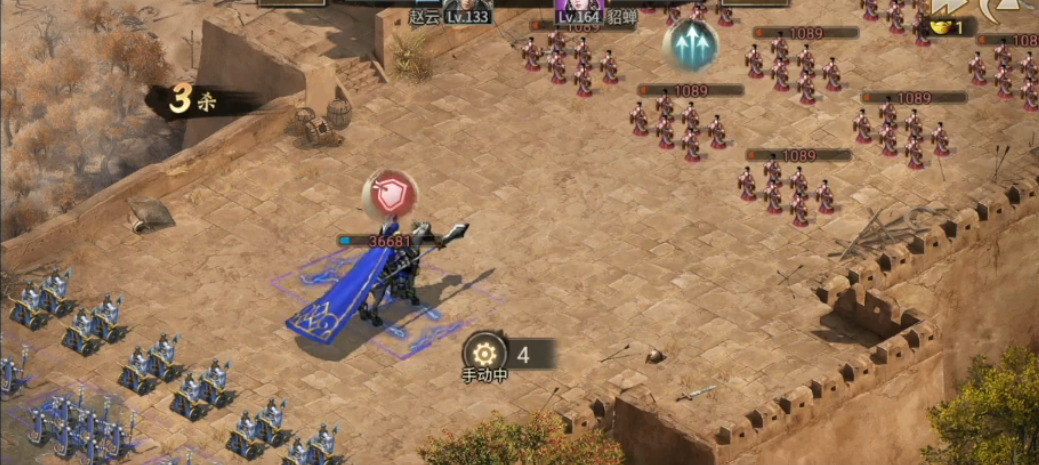Click the gold ingot counter
This screenshot has height=465, width=1039.
(x=946, y=28)
